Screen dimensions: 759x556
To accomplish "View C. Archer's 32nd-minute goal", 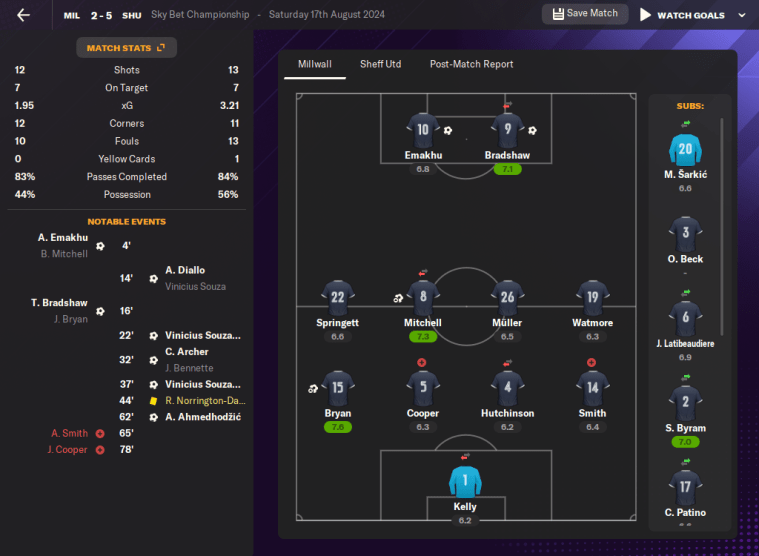I will [186, 352].
